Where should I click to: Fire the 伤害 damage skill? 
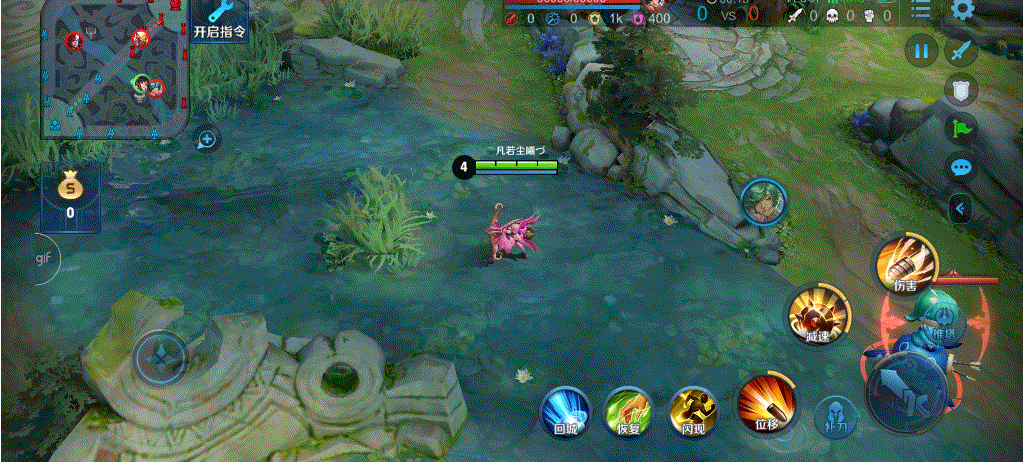tap(906, 264)
